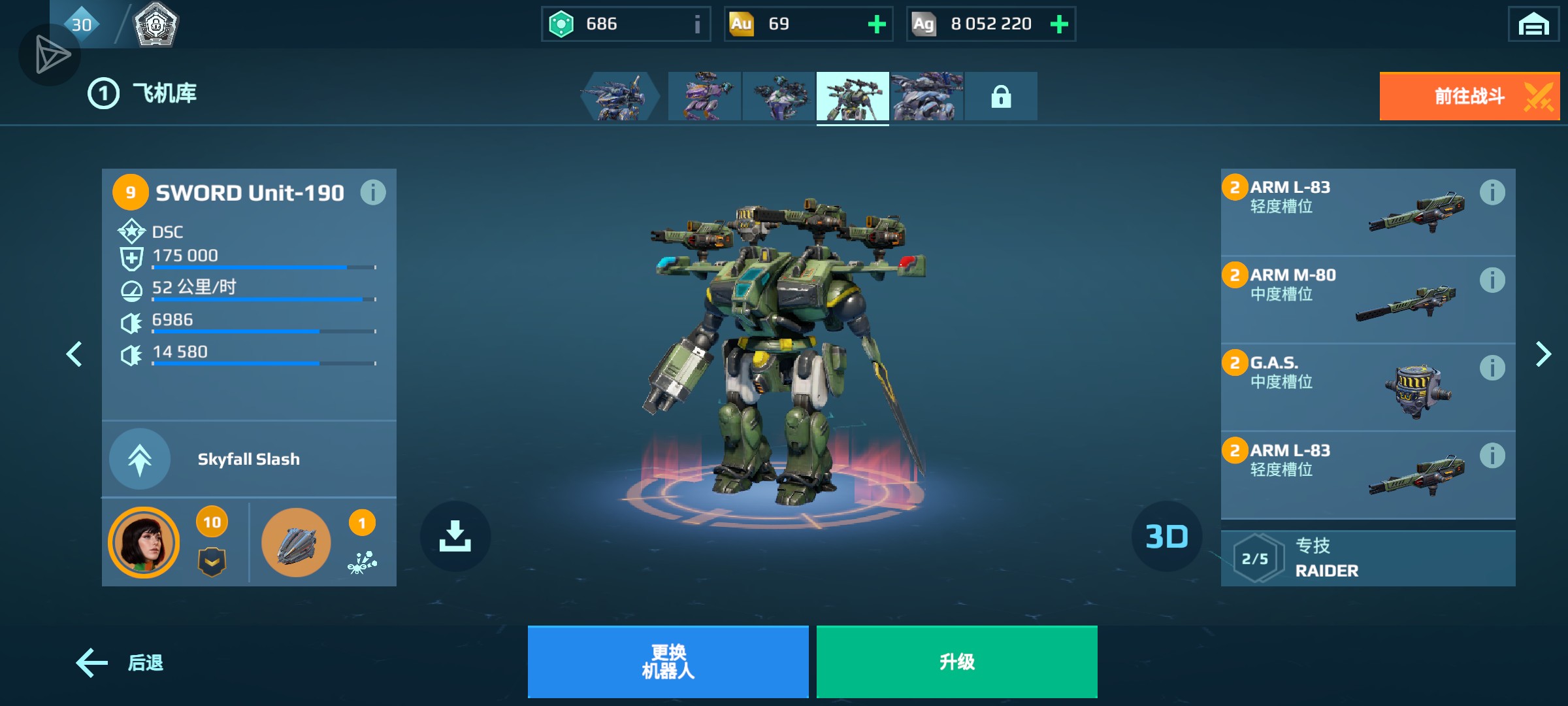Image resolution: width=1568 pixels, height=706 pixels.
Task: Select the locked hangar slot
Action: [1000, 97]
